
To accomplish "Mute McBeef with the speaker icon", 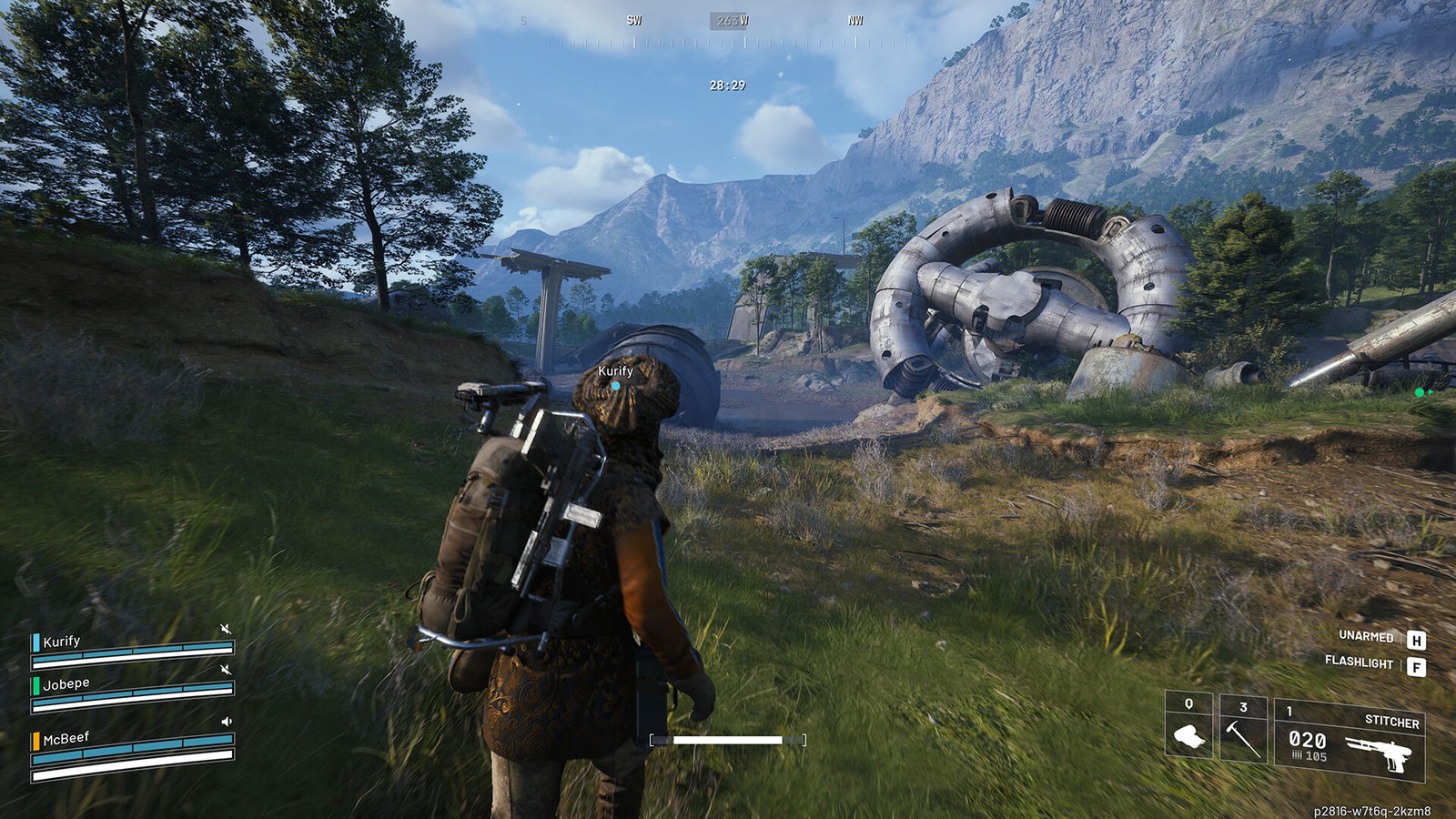I will pyautogui.click(x=227, y=722).
